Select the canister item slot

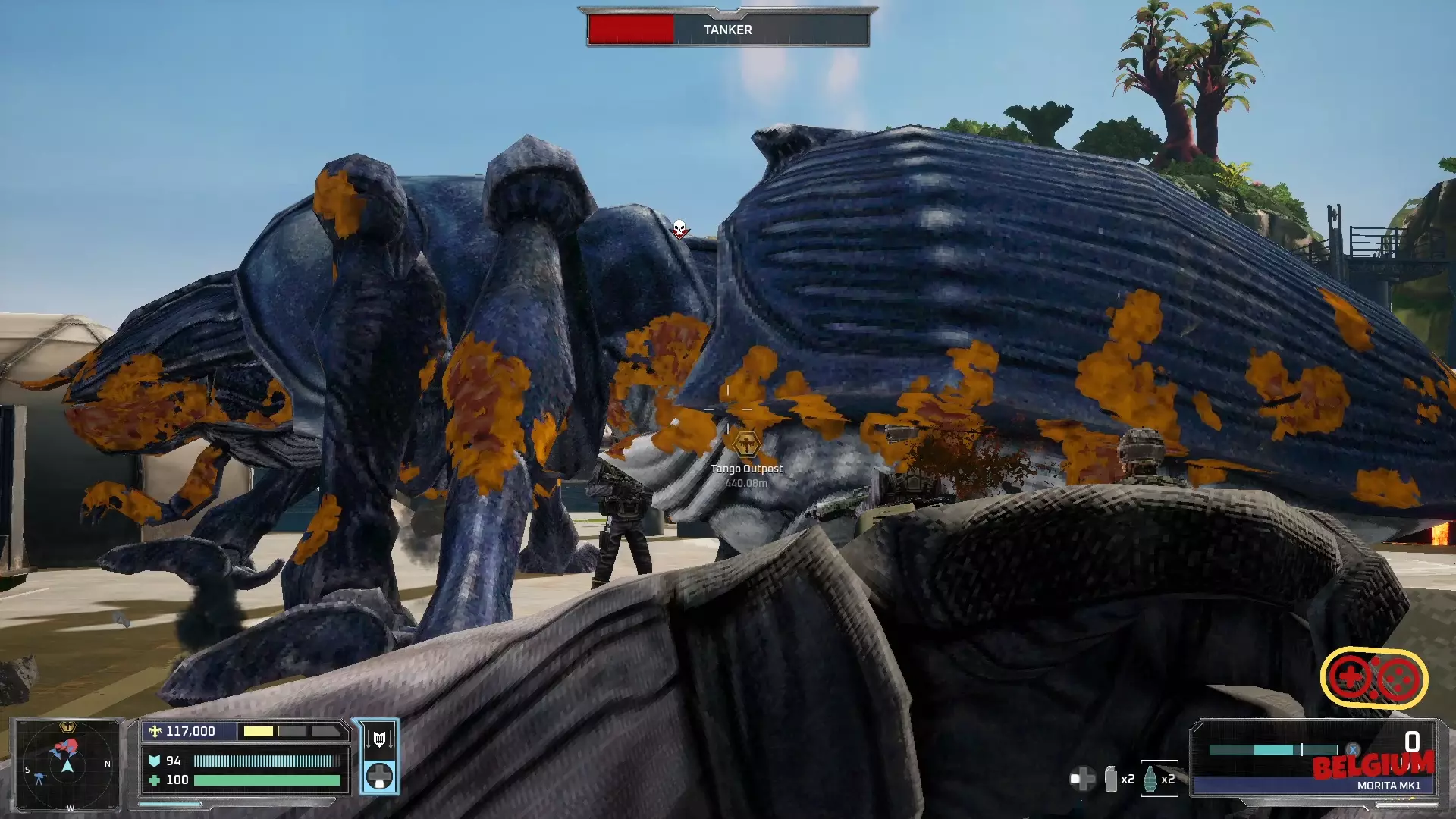(1111, 779)
